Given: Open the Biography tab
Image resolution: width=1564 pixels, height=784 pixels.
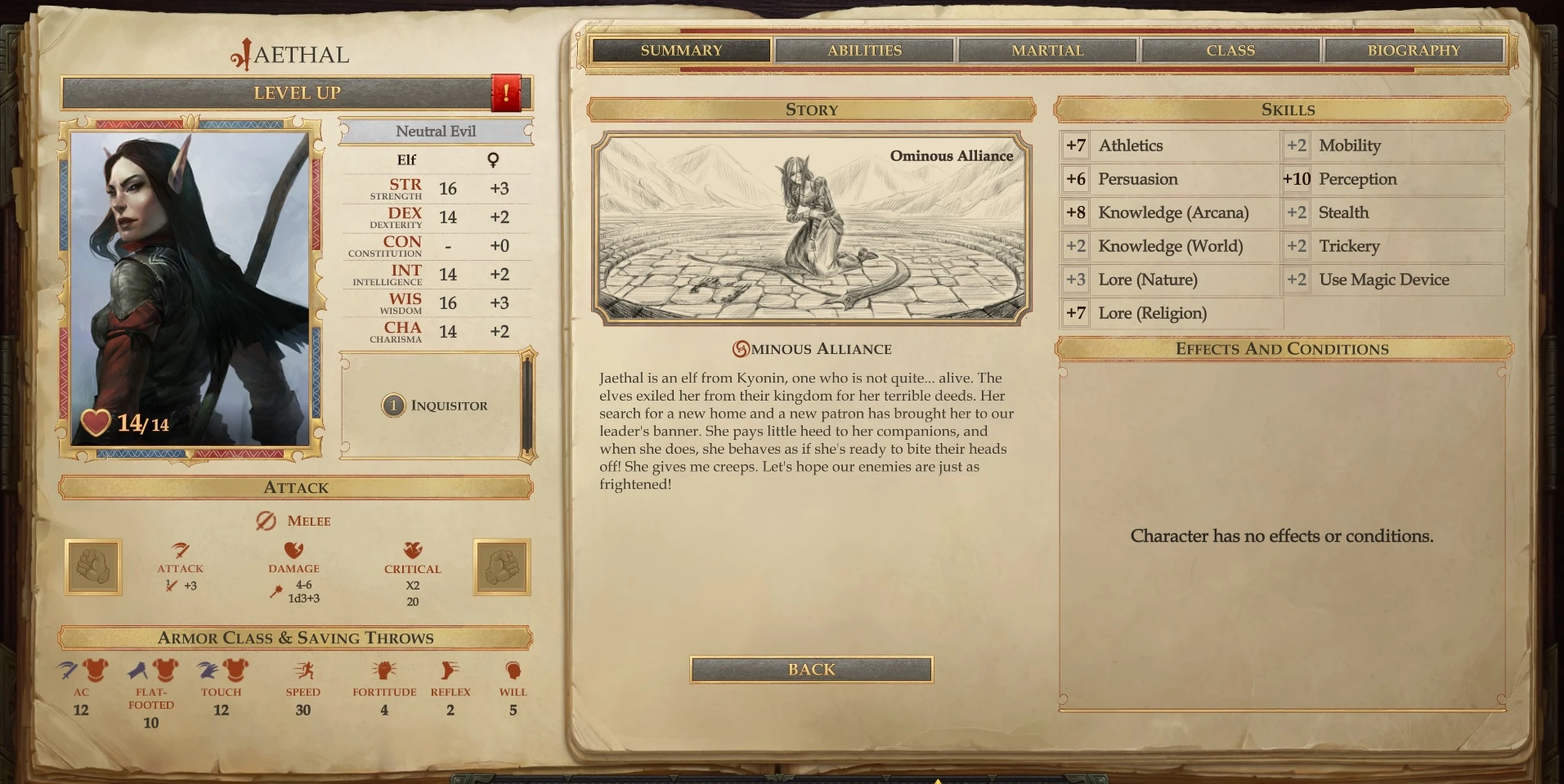Looking at the screenshot, I should click(1414, 50).
